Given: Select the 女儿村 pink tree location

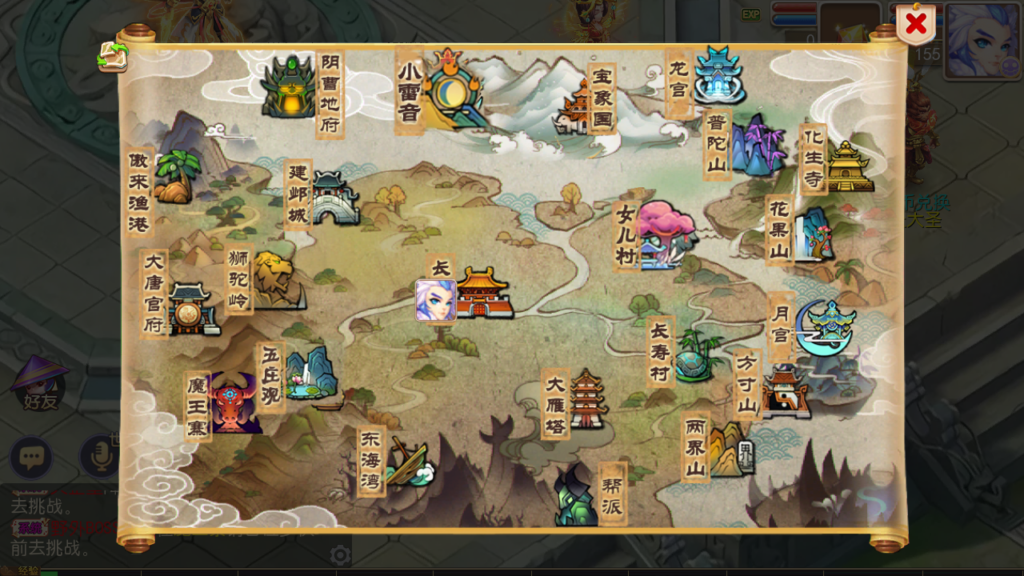Looking at the screenshot, I should tap(663, 233).
